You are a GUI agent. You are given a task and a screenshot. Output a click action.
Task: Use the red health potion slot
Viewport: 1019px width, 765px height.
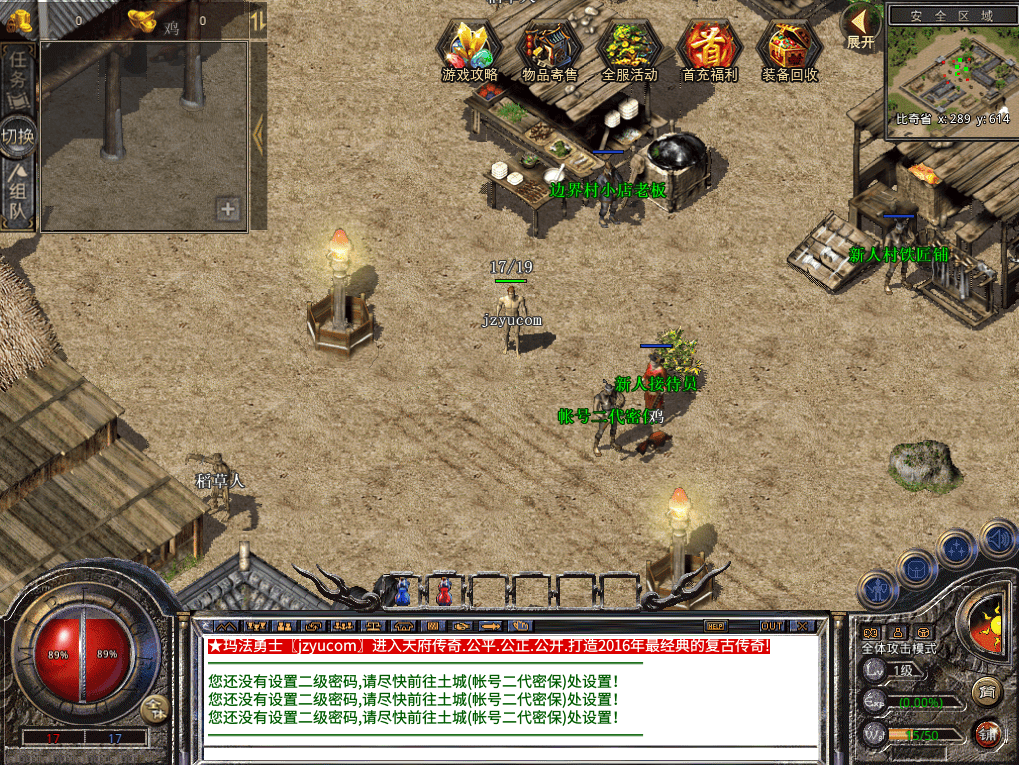(x=444, y=592)
